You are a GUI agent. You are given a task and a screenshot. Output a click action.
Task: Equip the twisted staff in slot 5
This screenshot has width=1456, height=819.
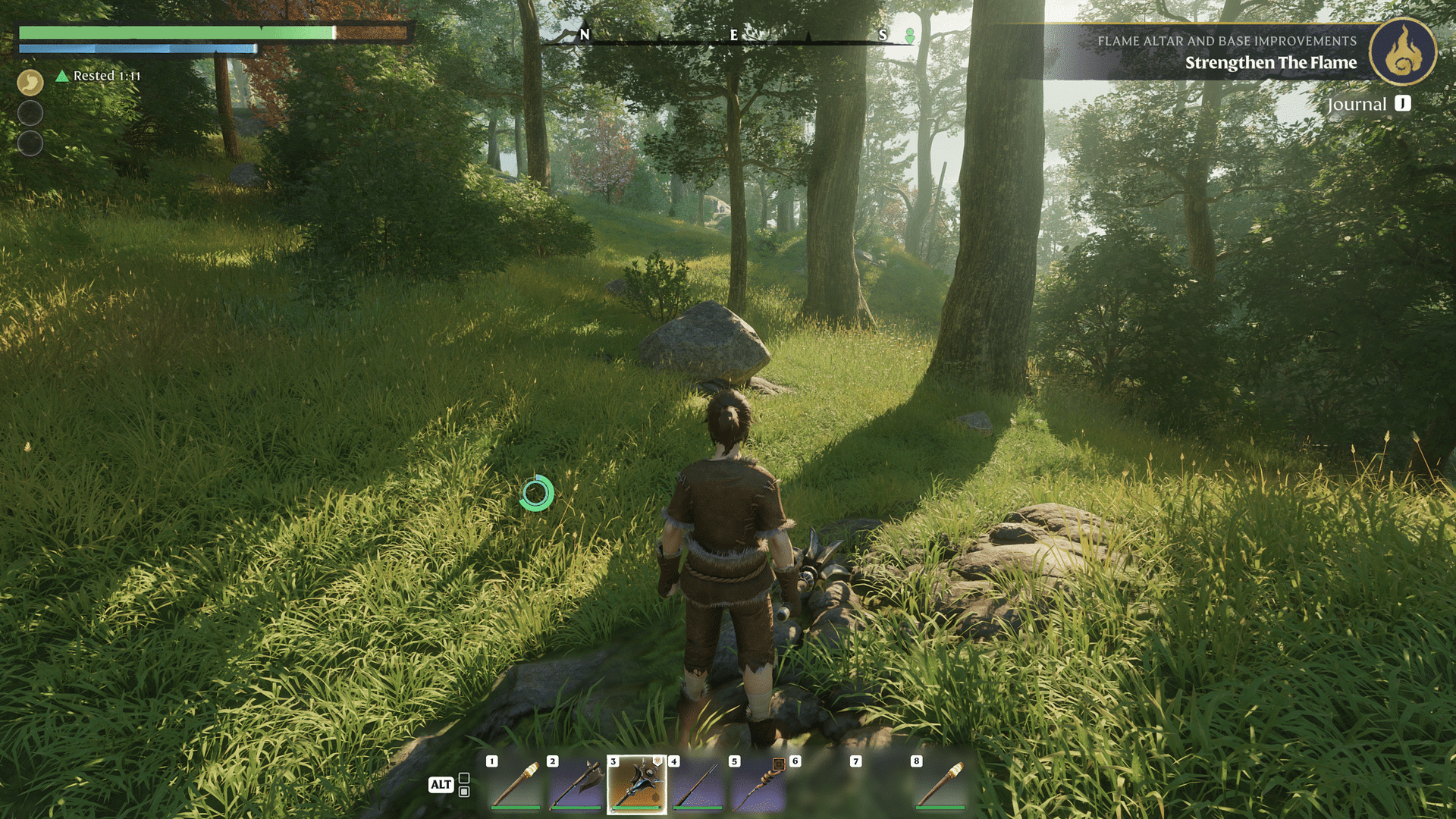point(758,785)
